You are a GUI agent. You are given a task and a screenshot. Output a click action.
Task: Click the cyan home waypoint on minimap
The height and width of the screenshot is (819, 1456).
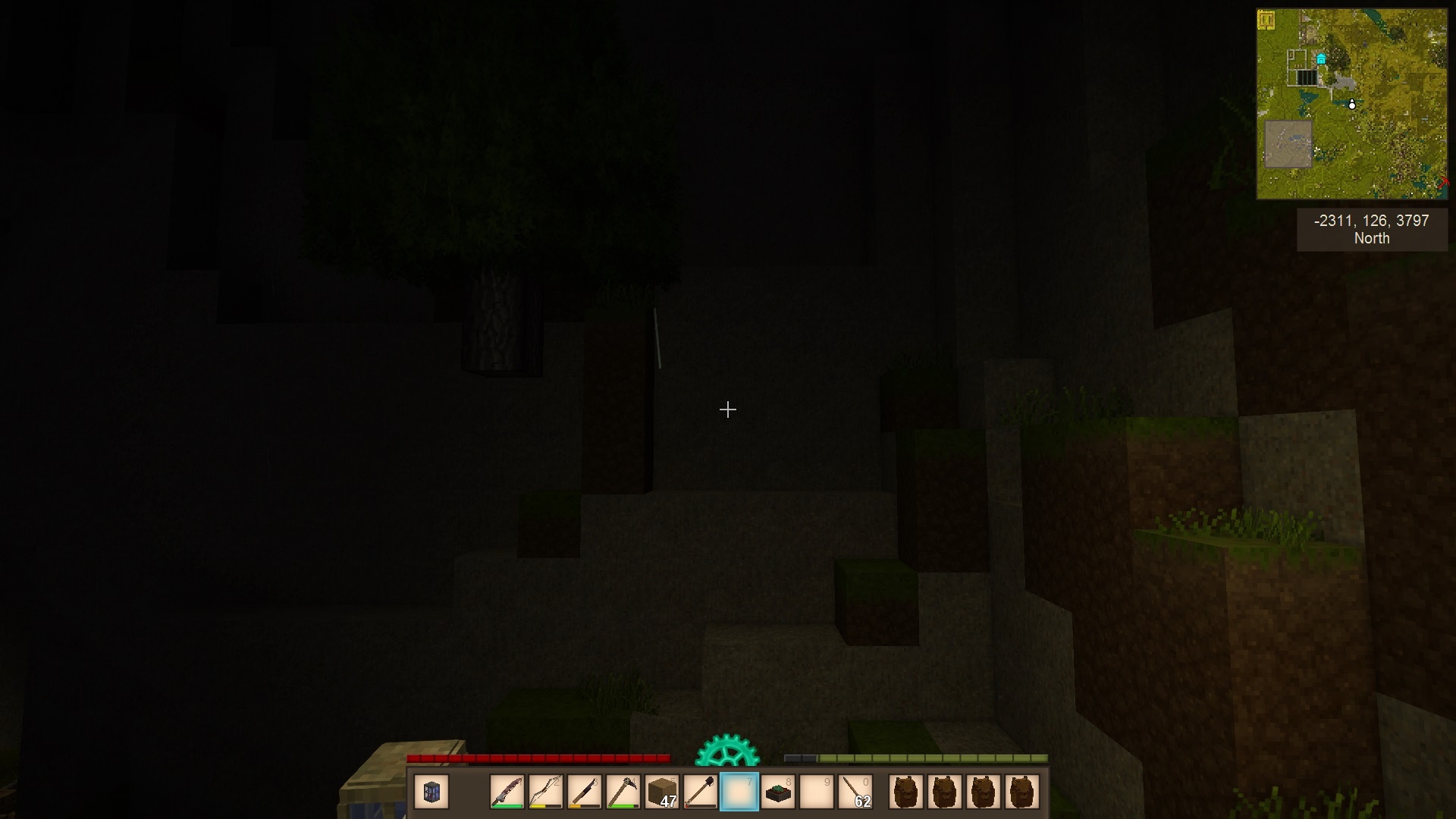1321,59
